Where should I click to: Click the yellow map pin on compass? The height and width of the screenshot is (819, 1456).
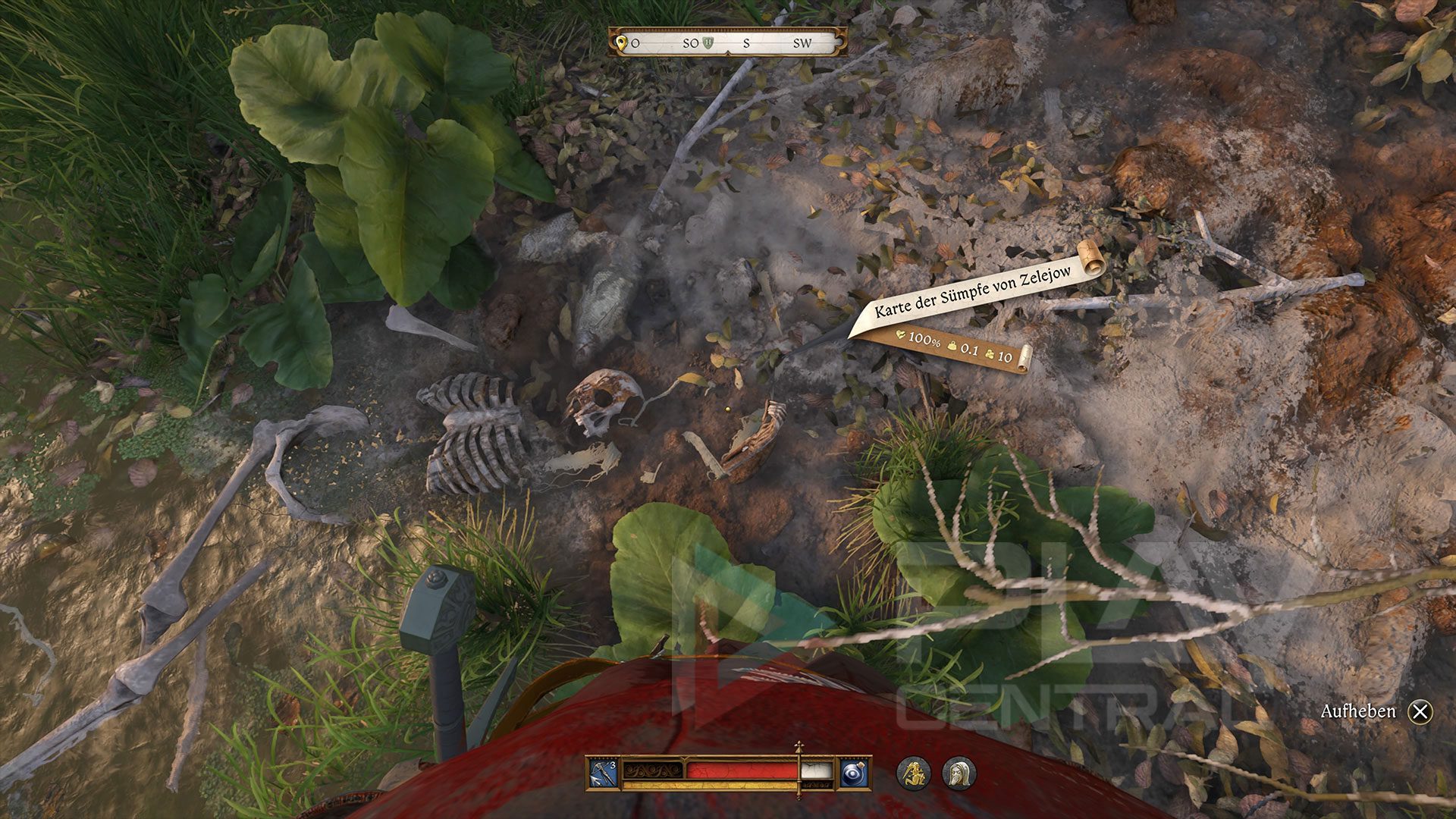pyautogui.click(x=622, y=43)
